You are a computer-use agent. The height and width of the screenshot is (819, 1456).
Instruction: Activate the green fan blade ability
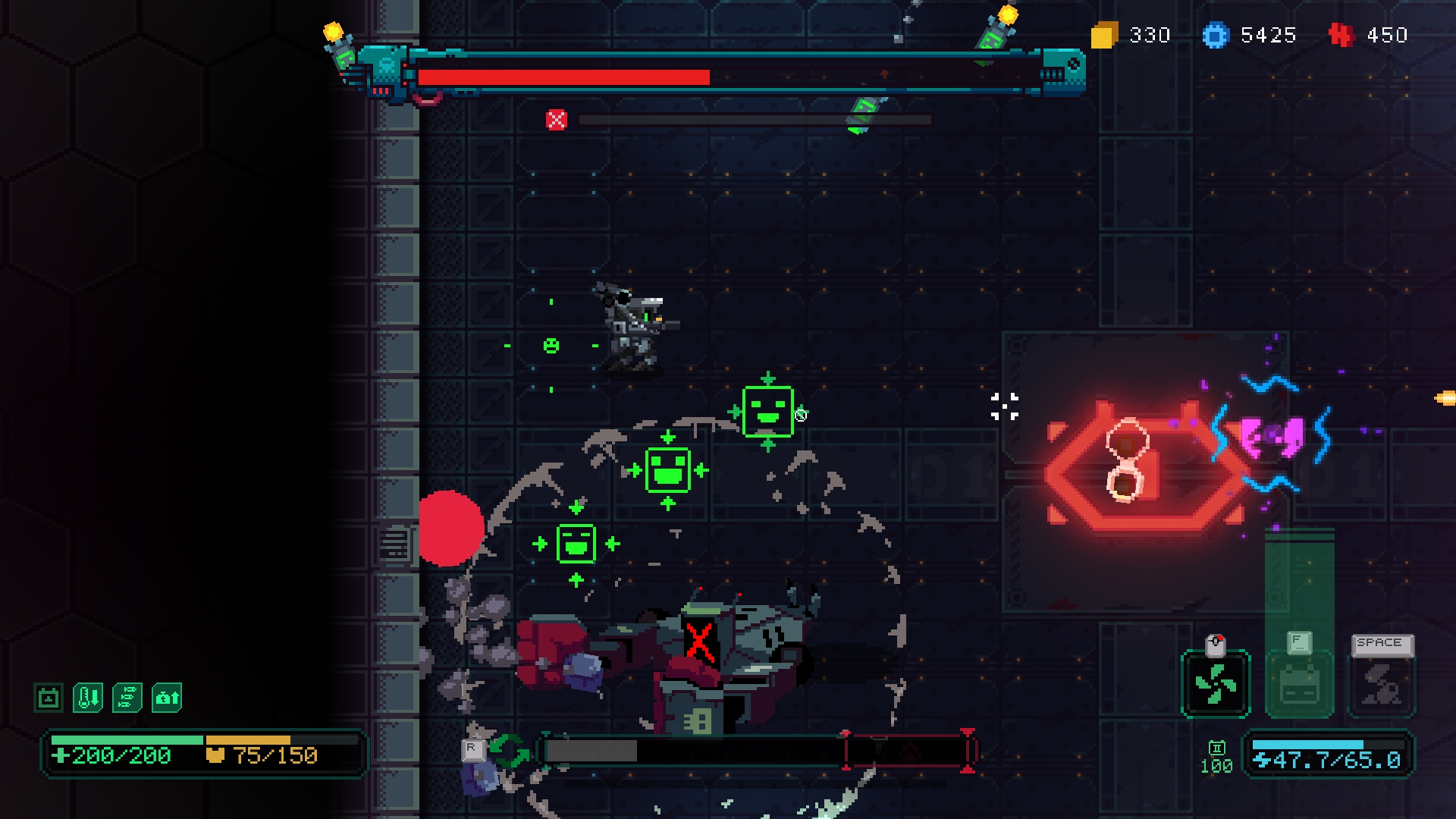point(1216,683)
